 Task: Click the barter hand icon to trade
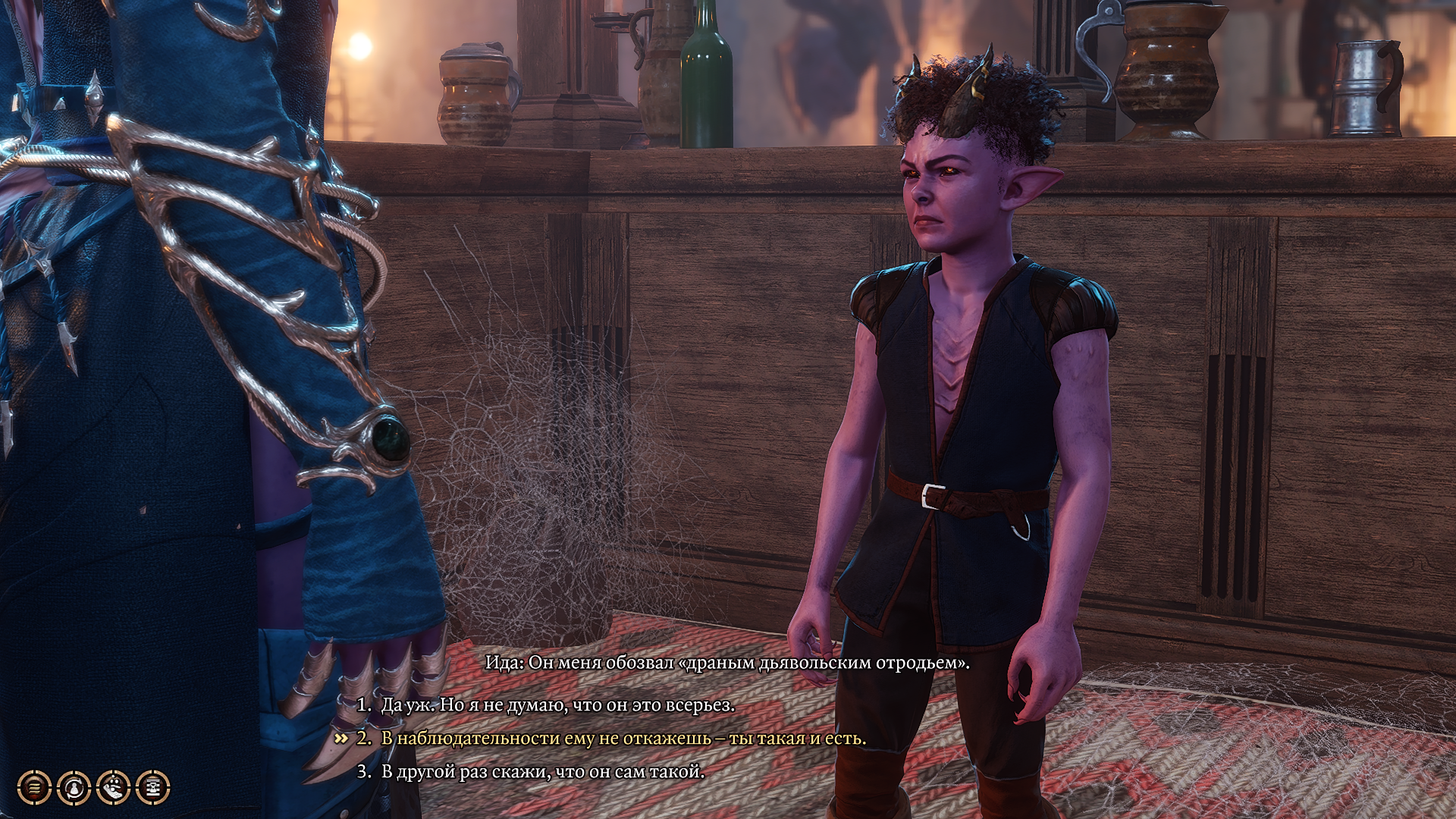[114, 789]
